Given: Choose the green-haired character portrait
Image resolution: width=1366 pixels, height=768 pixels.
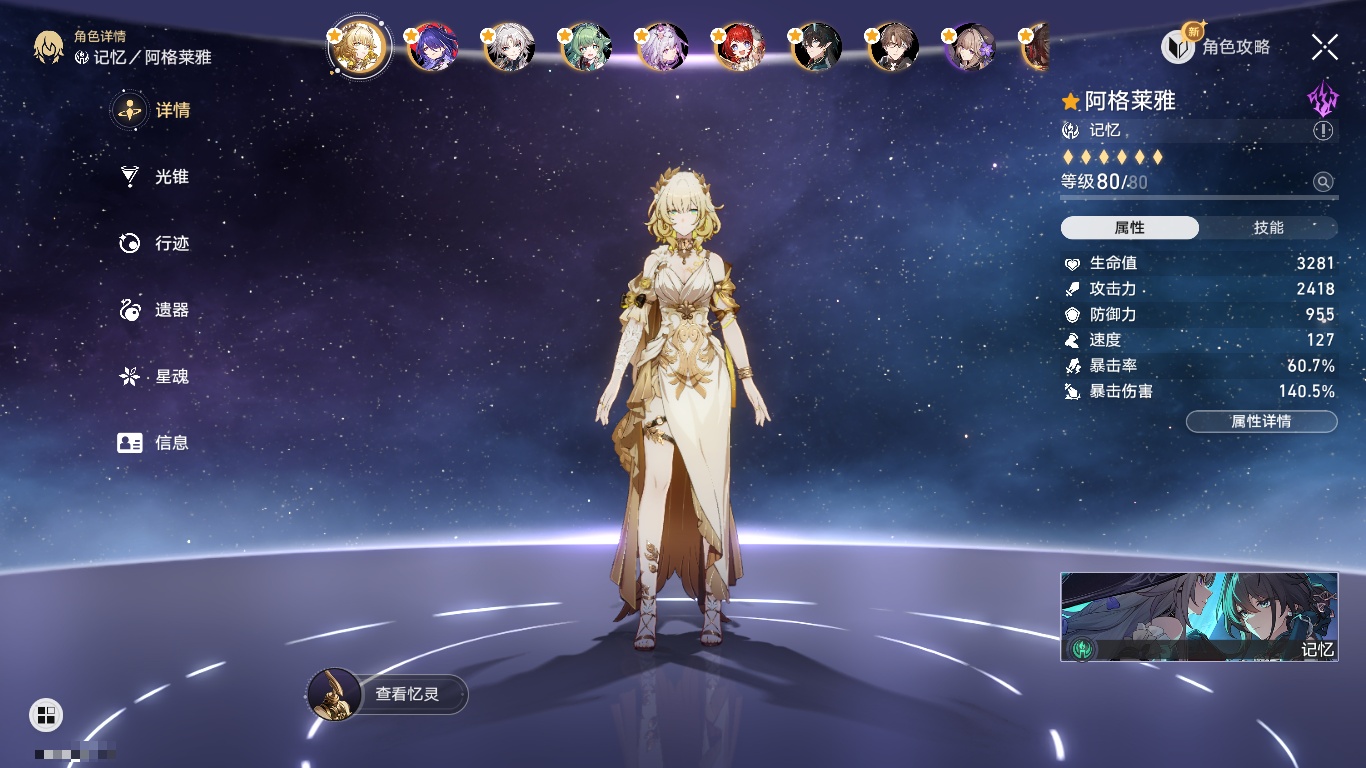Looking at the screenshot, I should 586,47.
